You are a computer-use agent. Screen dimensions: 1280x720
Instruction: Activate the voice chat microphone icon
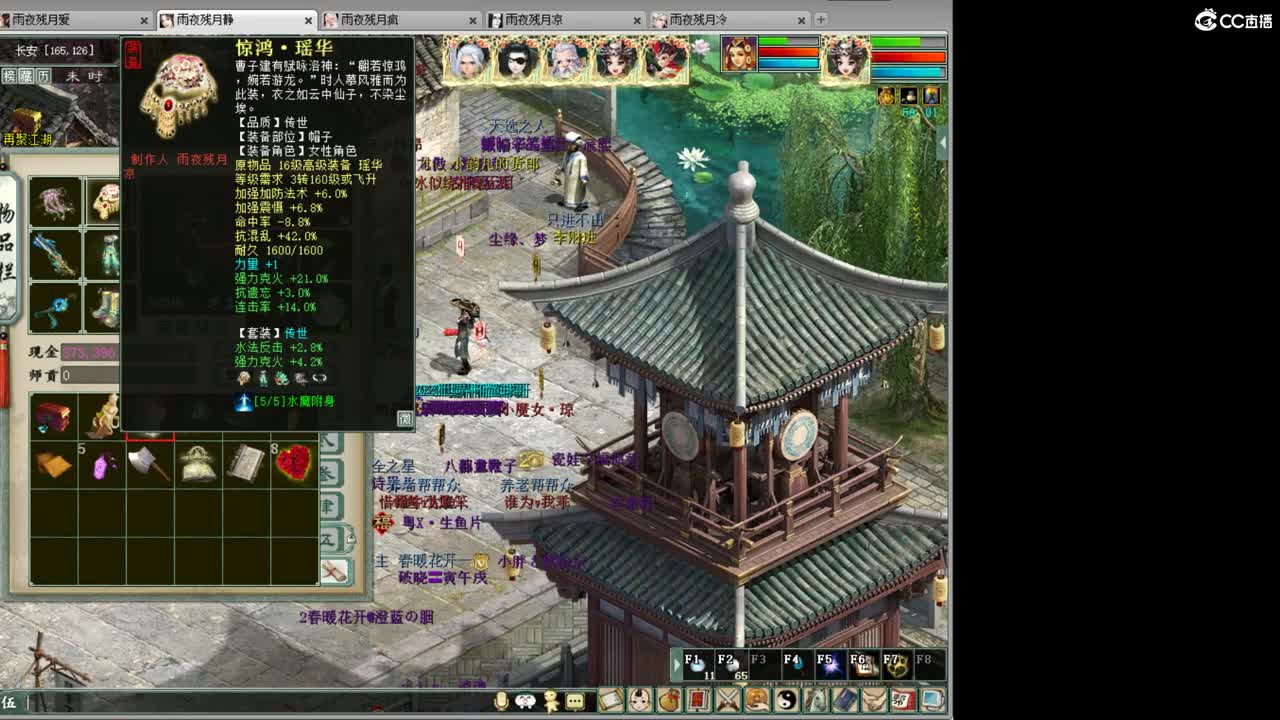click(x=501, y=702)
